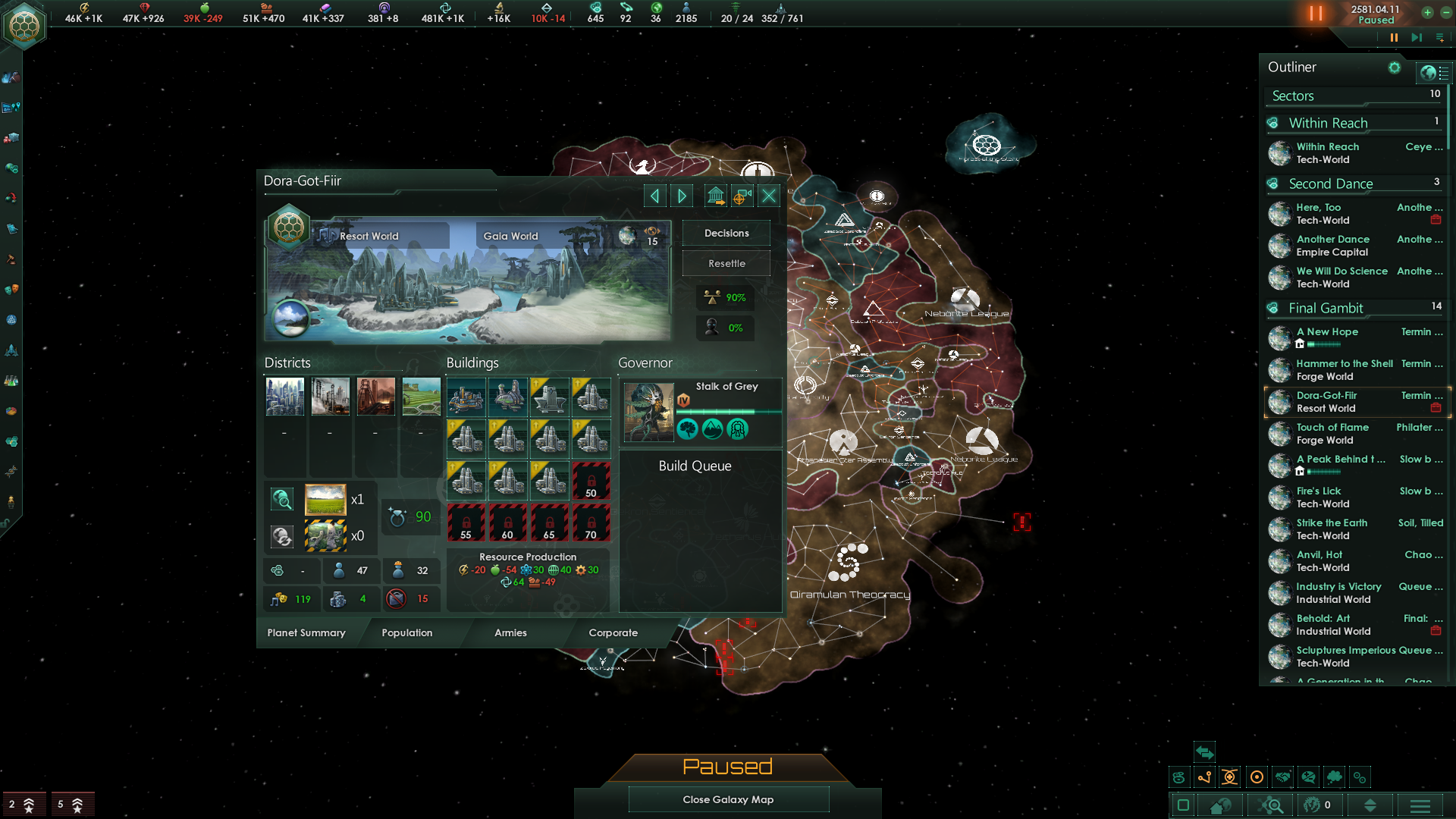Go to the next planet arrow
This screenshot has height=819, width=1456.
(x=682, y=196)
